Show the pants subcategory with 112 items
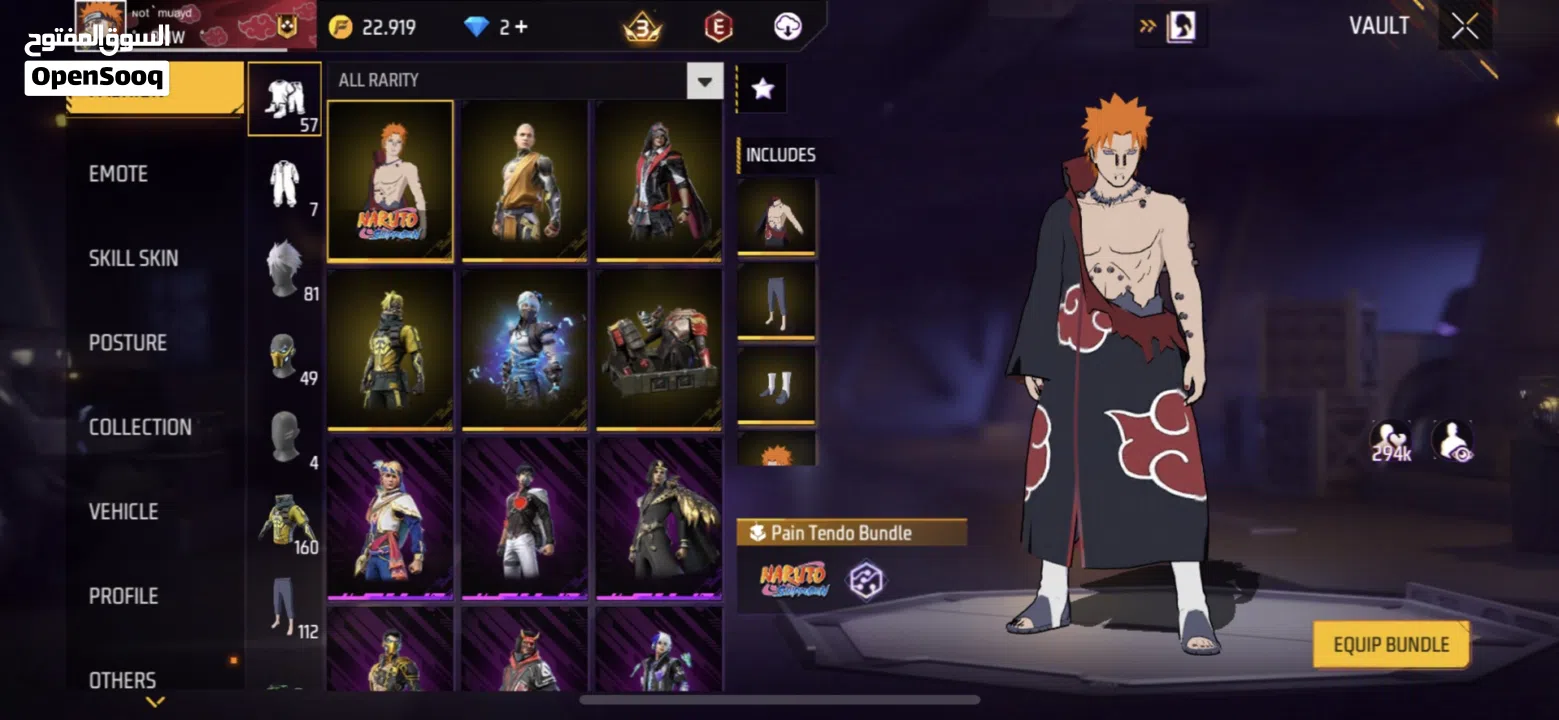1559x720 pixels. 284,606
